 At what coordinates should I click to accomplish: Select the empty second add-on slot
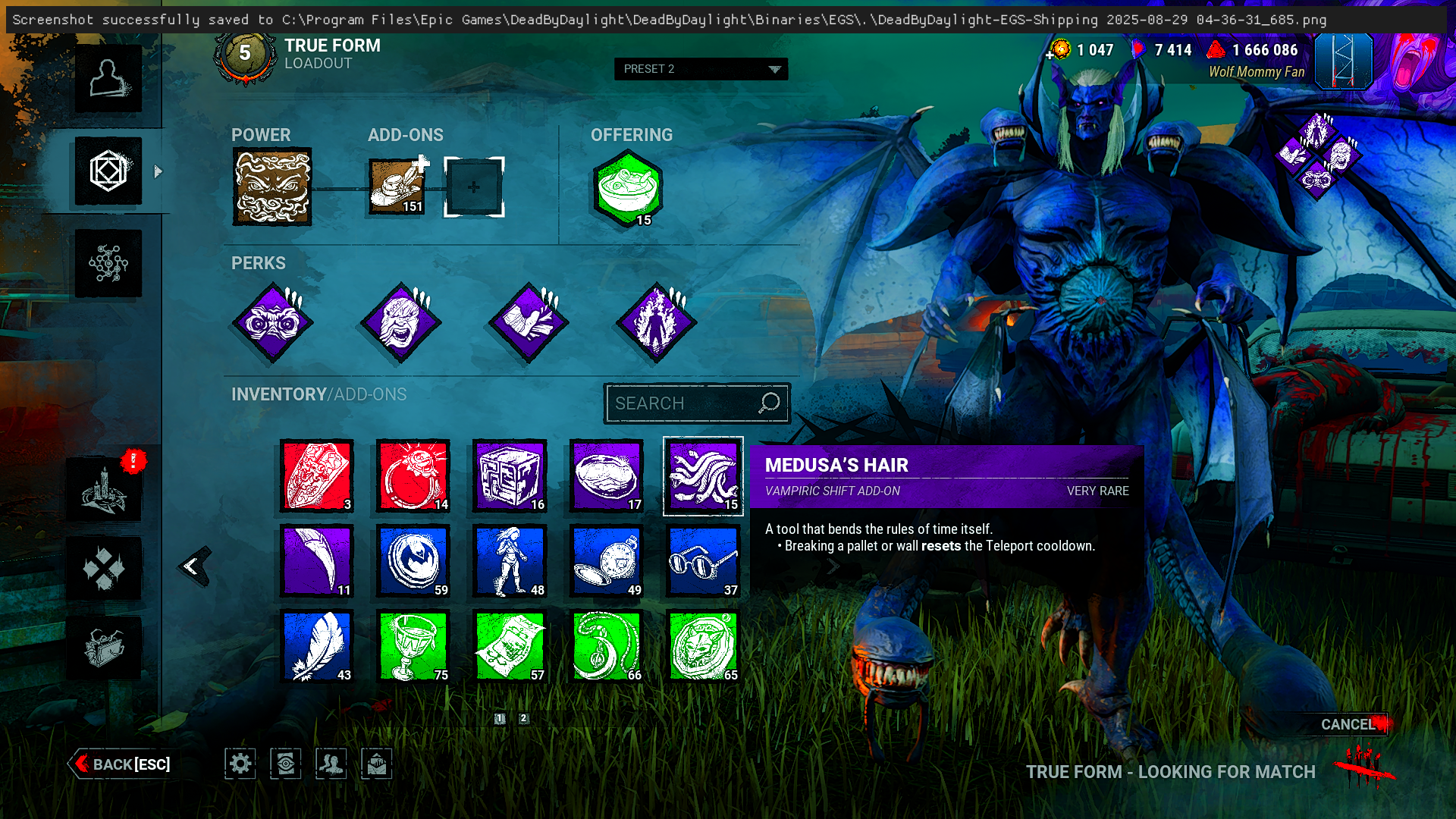tap(474, 186)
